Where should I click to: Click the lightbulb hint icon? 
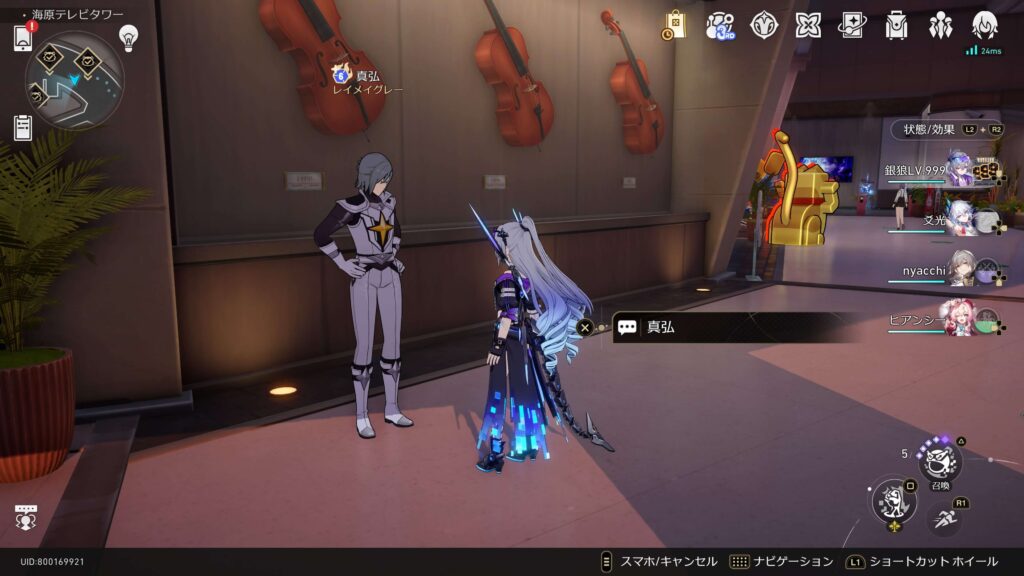click(x=128, y=37)
